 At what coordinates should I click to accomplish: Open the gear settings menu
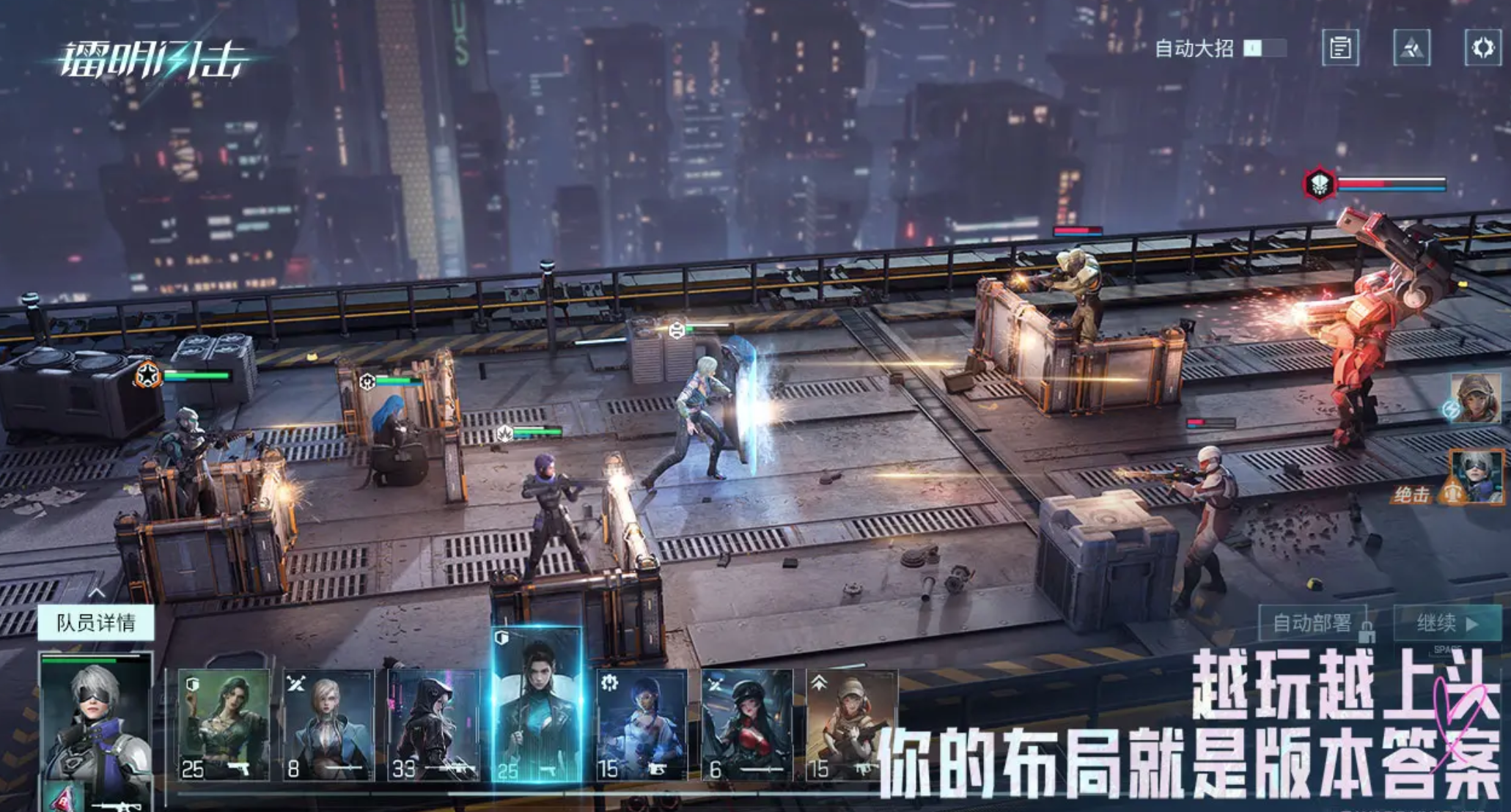[x=1482, y=48]
